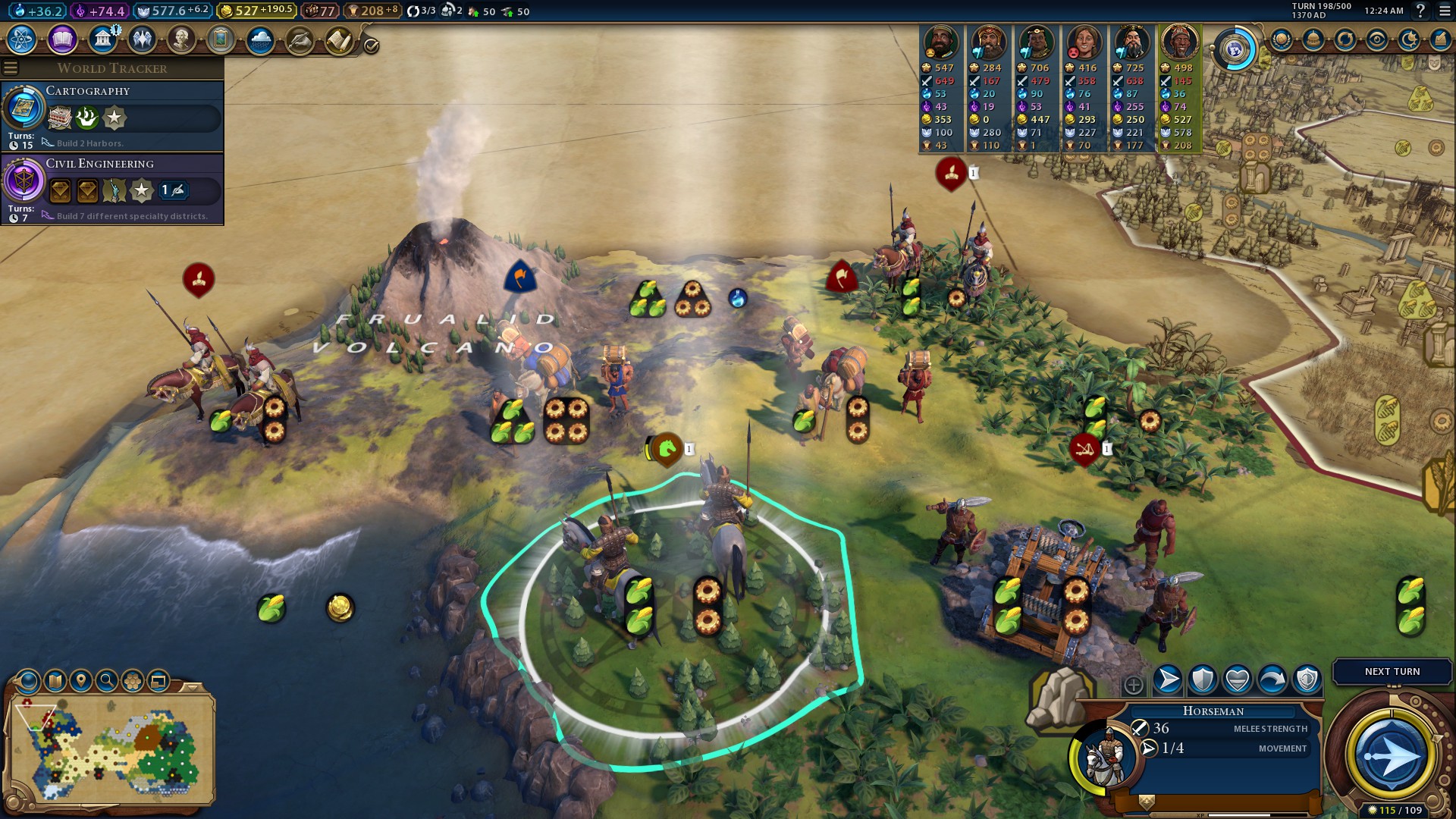
Task: Open the Technology Tree atom icon
Action: pyautogui.click(x=22, y=39)
